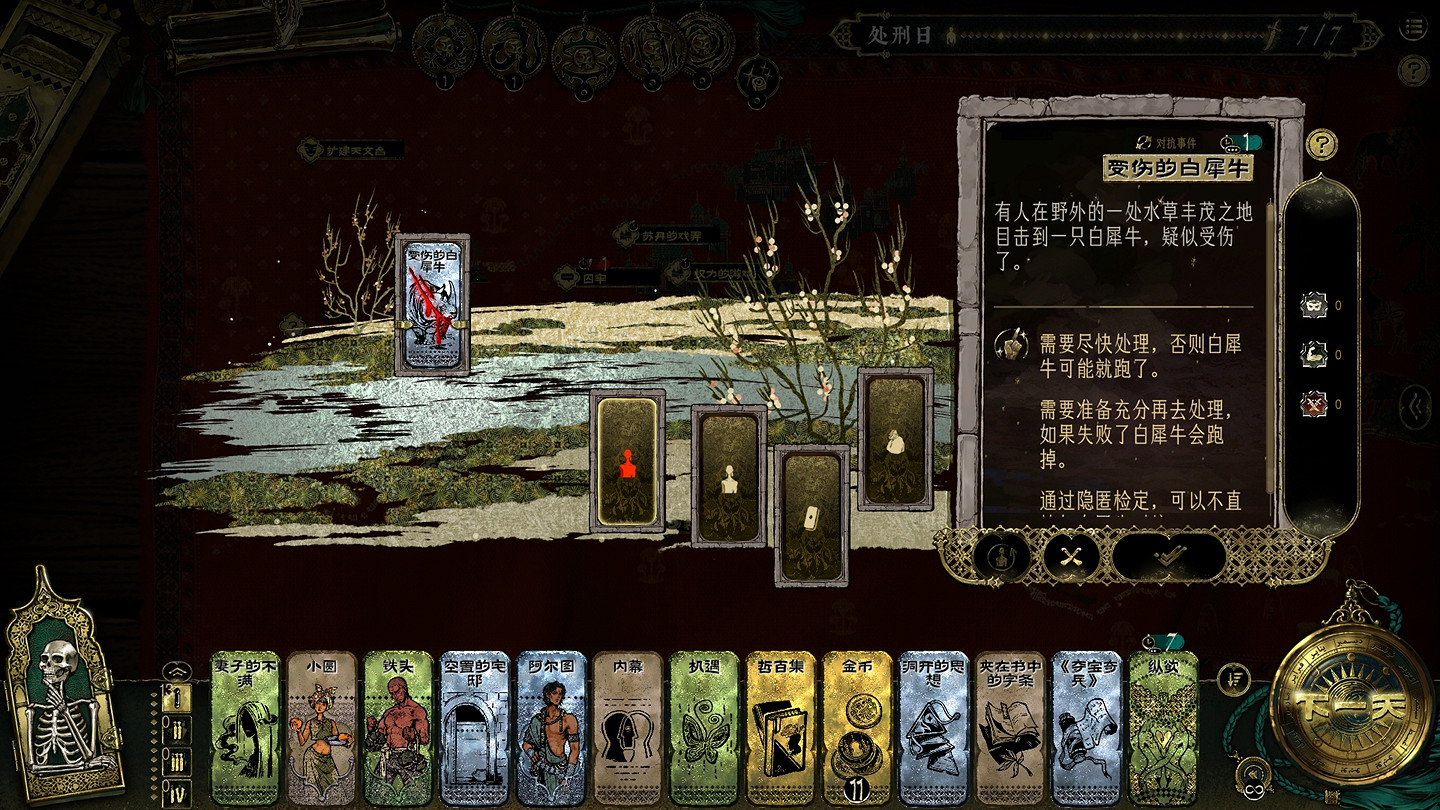Click the card sorting icon right of the hand
This screenshot has width=1440, height=810.
click(x=1234, y=679)
